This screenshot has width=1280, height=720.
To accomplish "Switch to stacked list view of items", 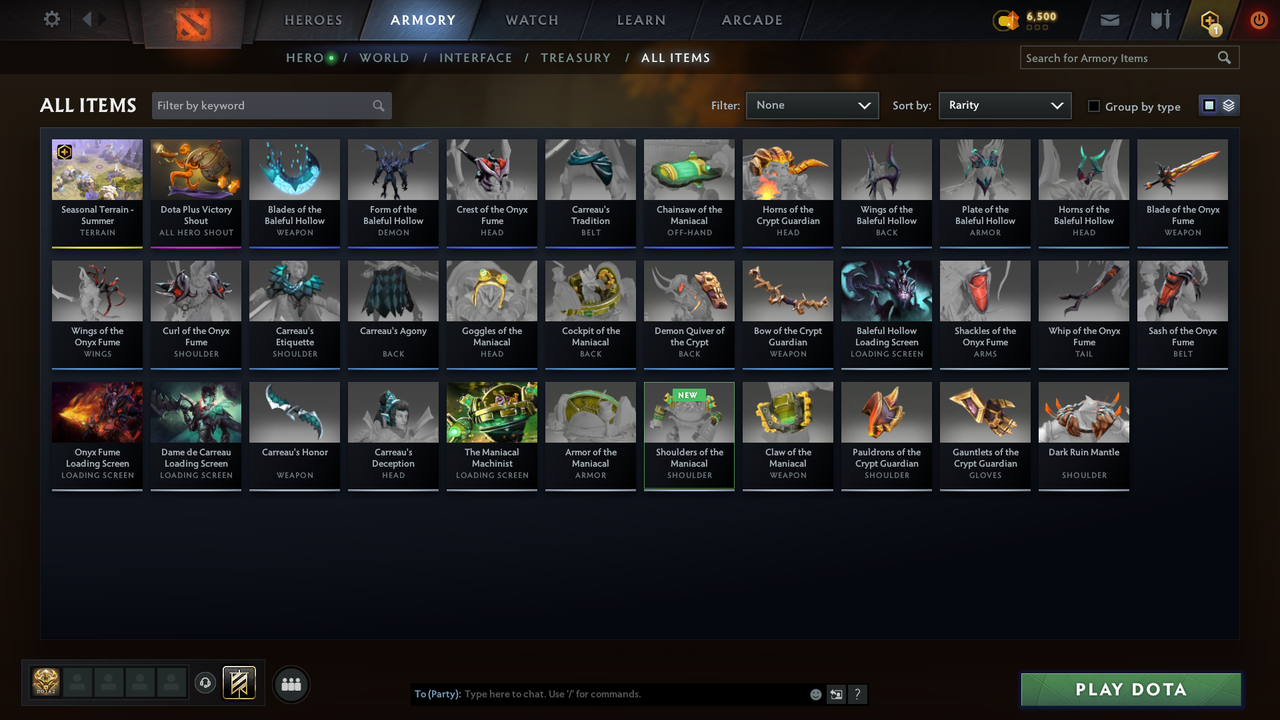I will (1228, 105).
